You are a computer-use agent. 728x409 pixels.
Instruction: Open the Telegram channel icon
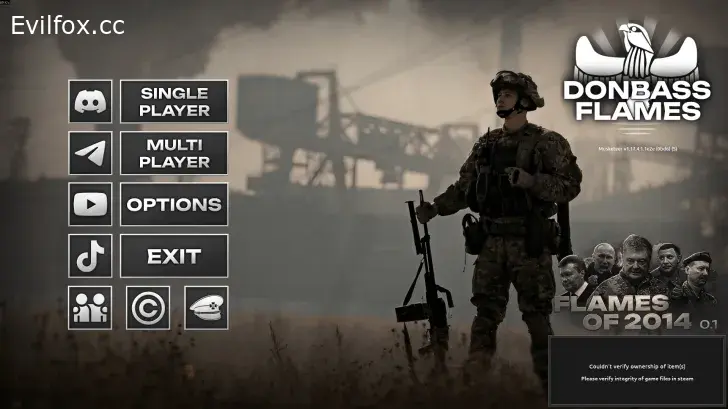point(90,153)
